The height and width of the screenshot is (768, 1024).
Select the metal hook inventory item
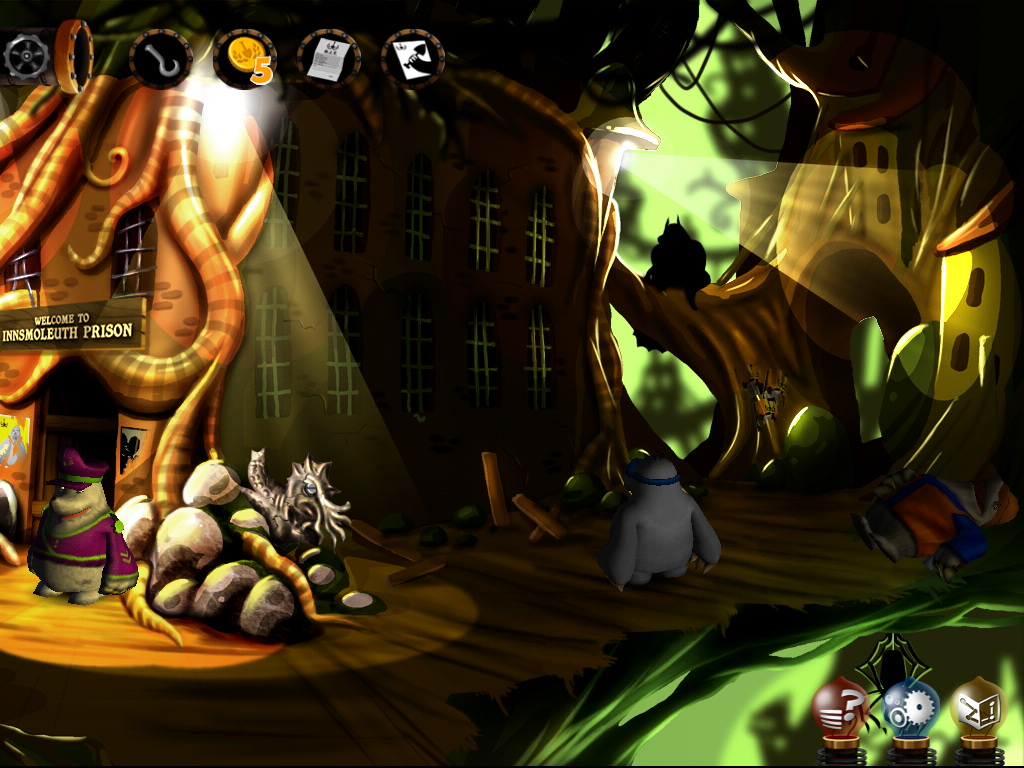pyautogui.click(x=160, y=60)
